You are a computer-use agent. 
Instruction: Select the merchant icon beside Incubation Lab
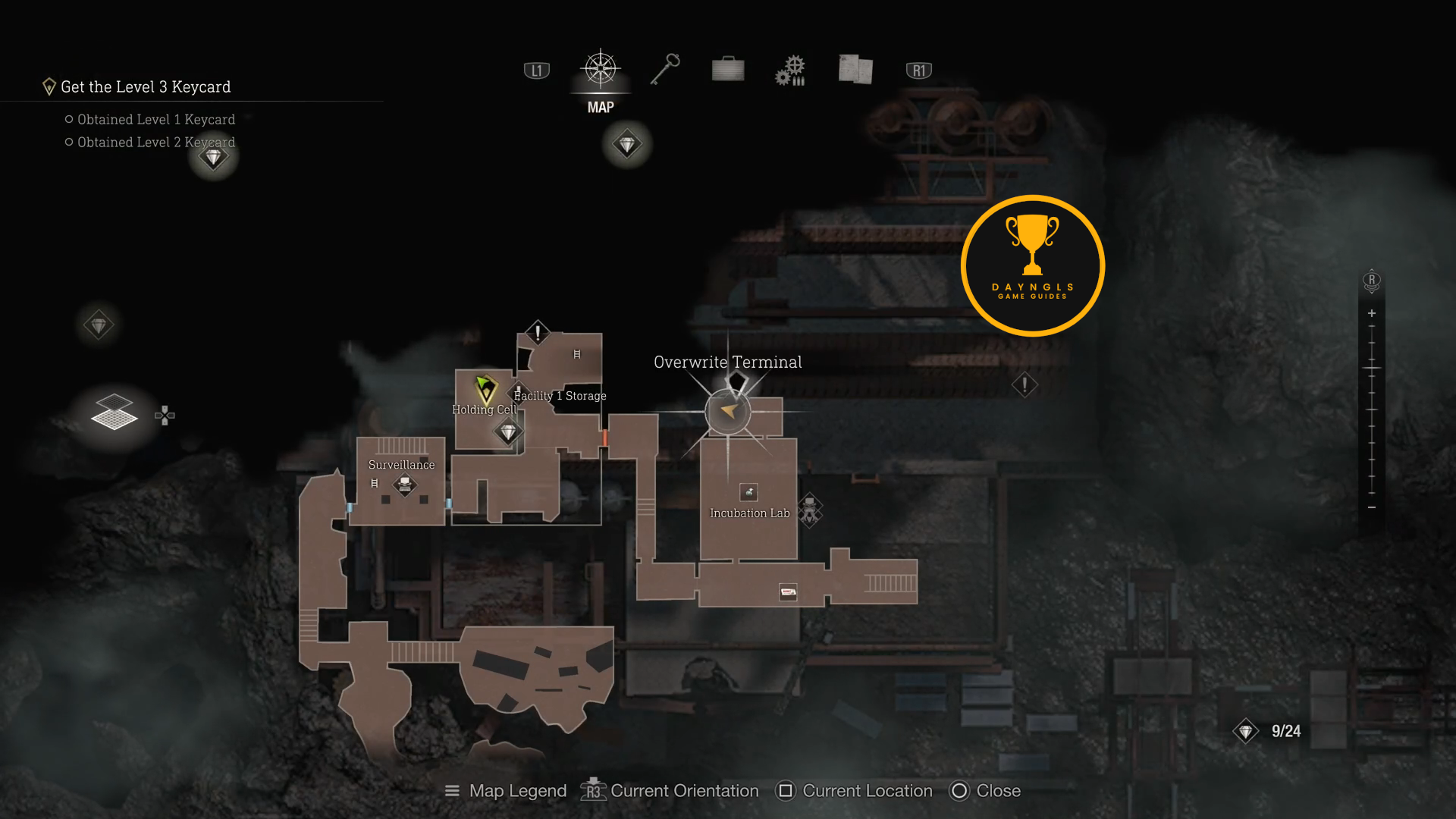point(810,509)
